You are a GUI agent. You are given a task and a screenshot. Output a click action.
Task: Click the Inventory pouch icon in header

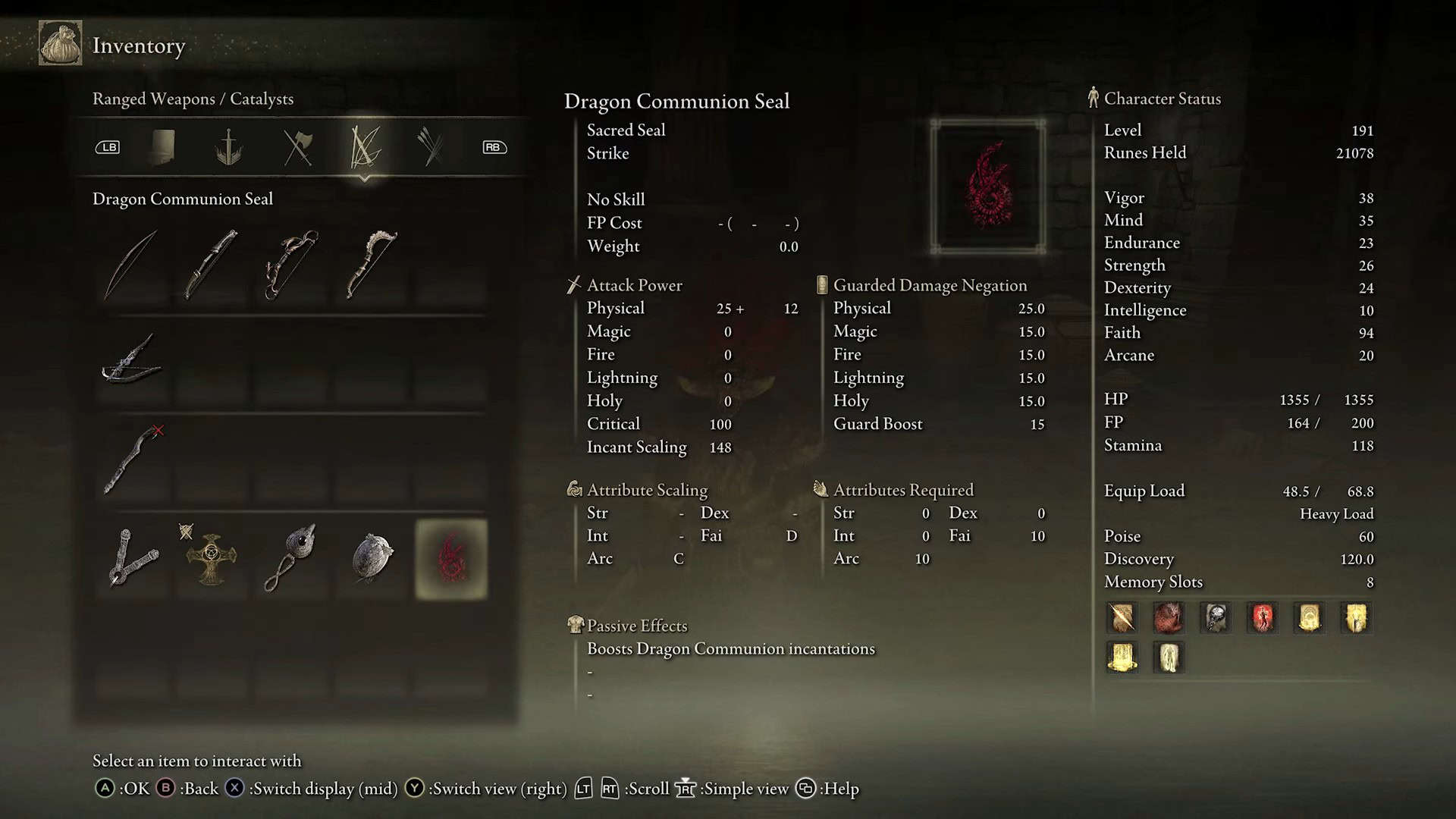click(61, 44)
